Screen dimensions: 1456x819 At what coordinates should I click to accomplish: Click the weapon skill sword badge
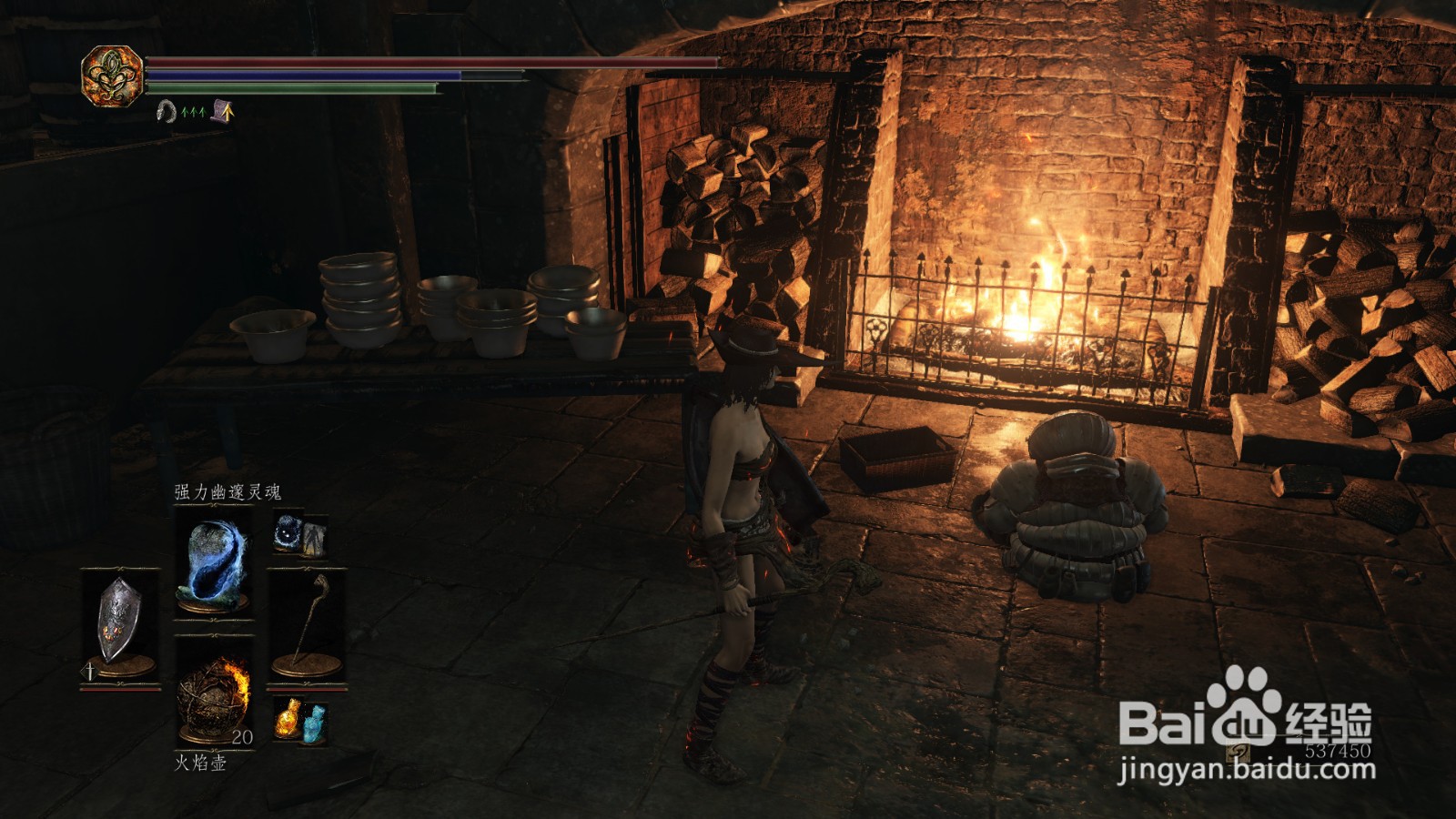(90, 672)
